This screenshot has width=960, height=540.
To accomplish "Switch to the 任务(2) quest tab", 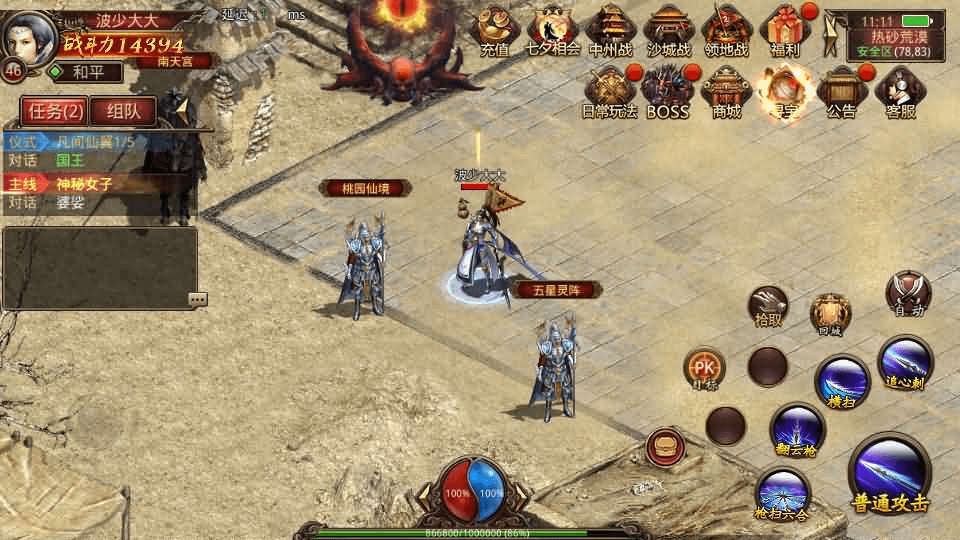I will (x=54, y=111).
